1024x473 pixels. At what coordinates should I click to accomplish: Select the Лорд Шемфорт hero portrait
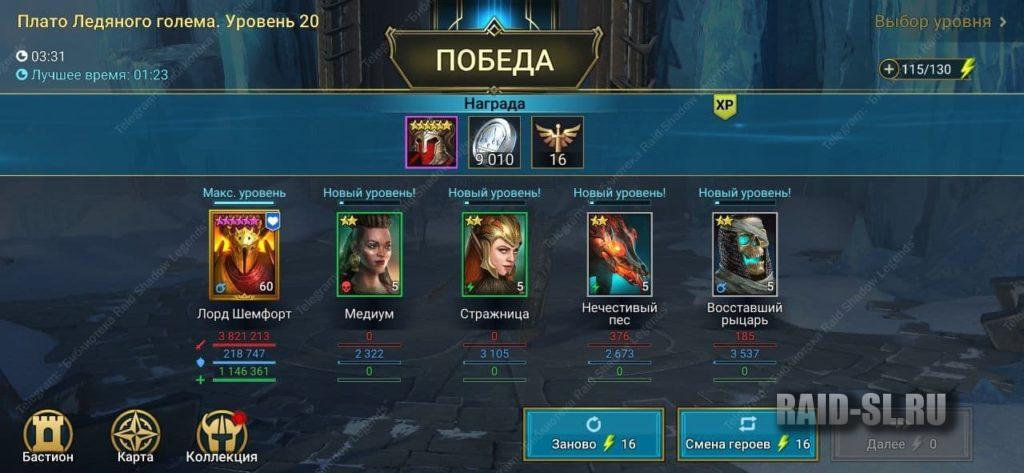[245, 254]
